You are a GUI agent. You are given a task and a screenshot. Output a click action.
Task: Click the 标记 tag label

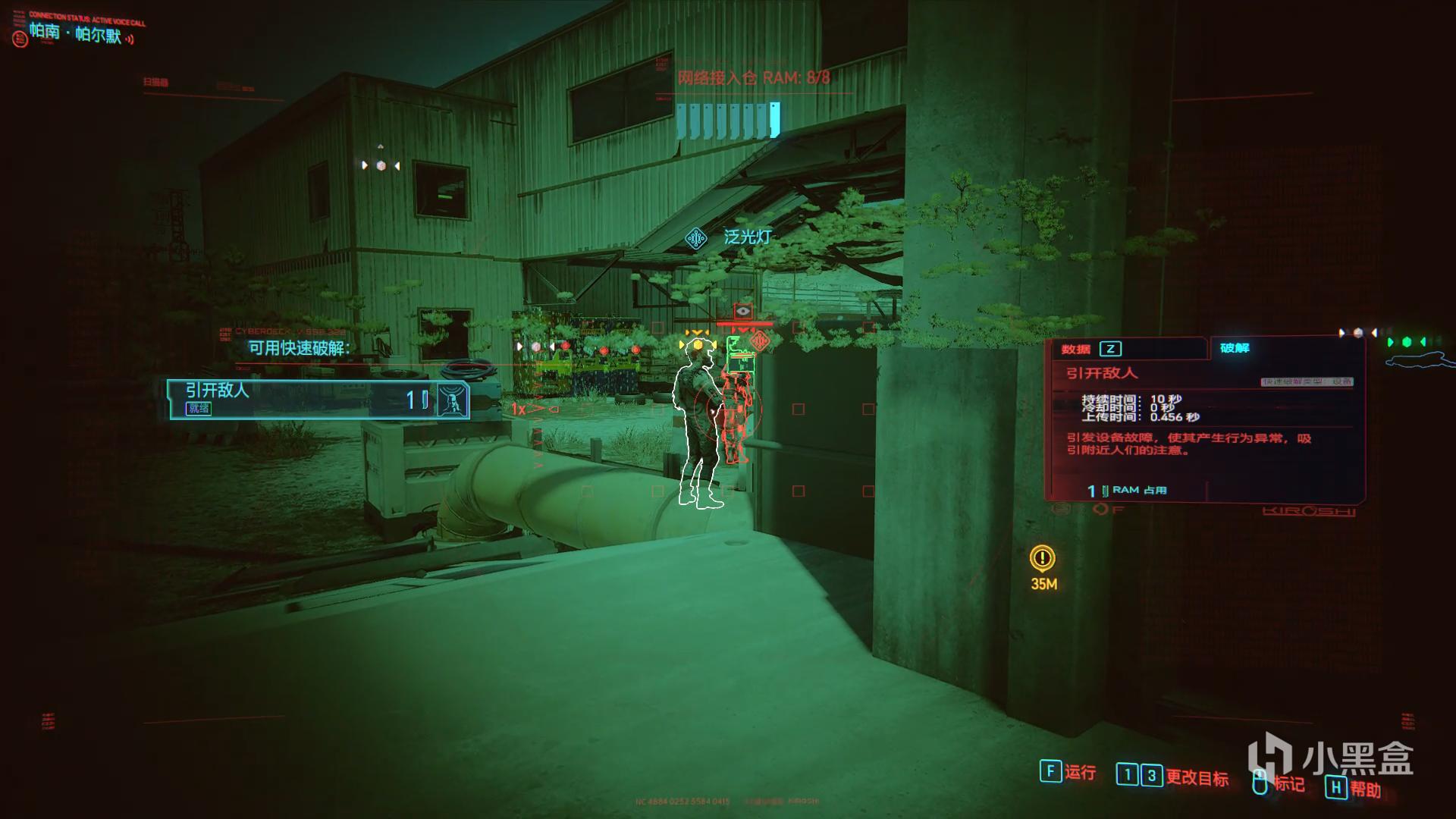(1288, 783)
